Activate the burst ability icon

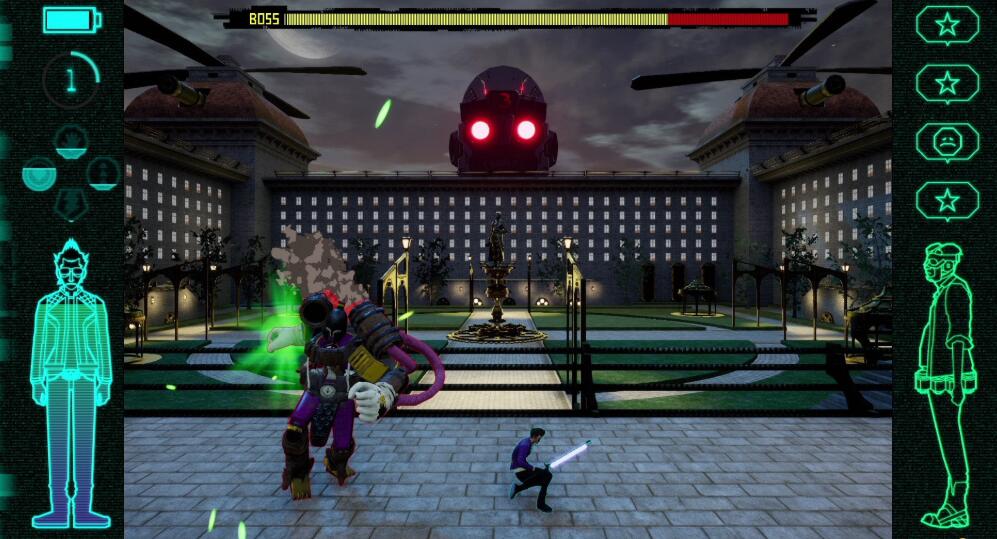(70, 142)
